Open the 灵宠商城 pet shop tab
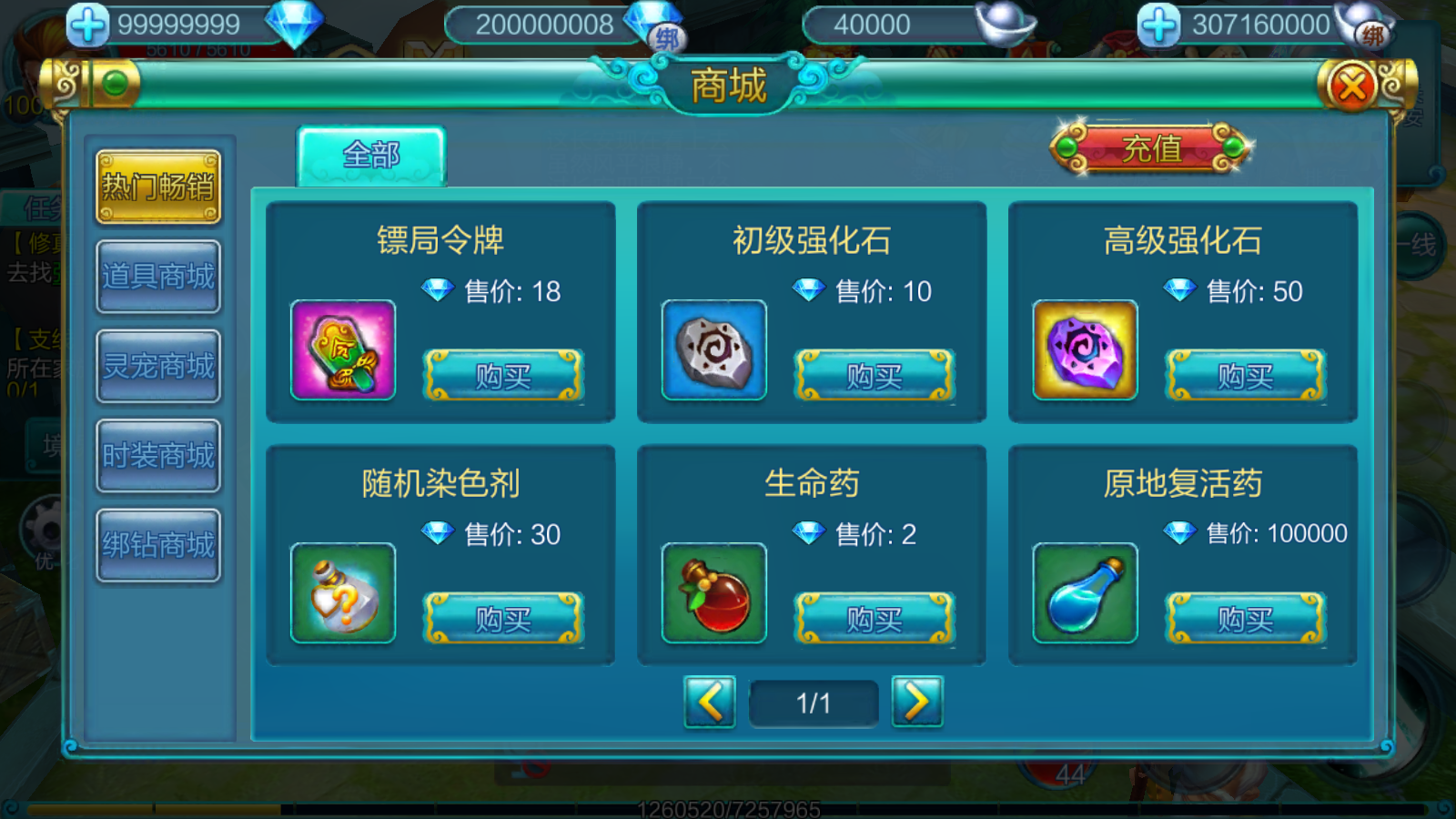 157,366
